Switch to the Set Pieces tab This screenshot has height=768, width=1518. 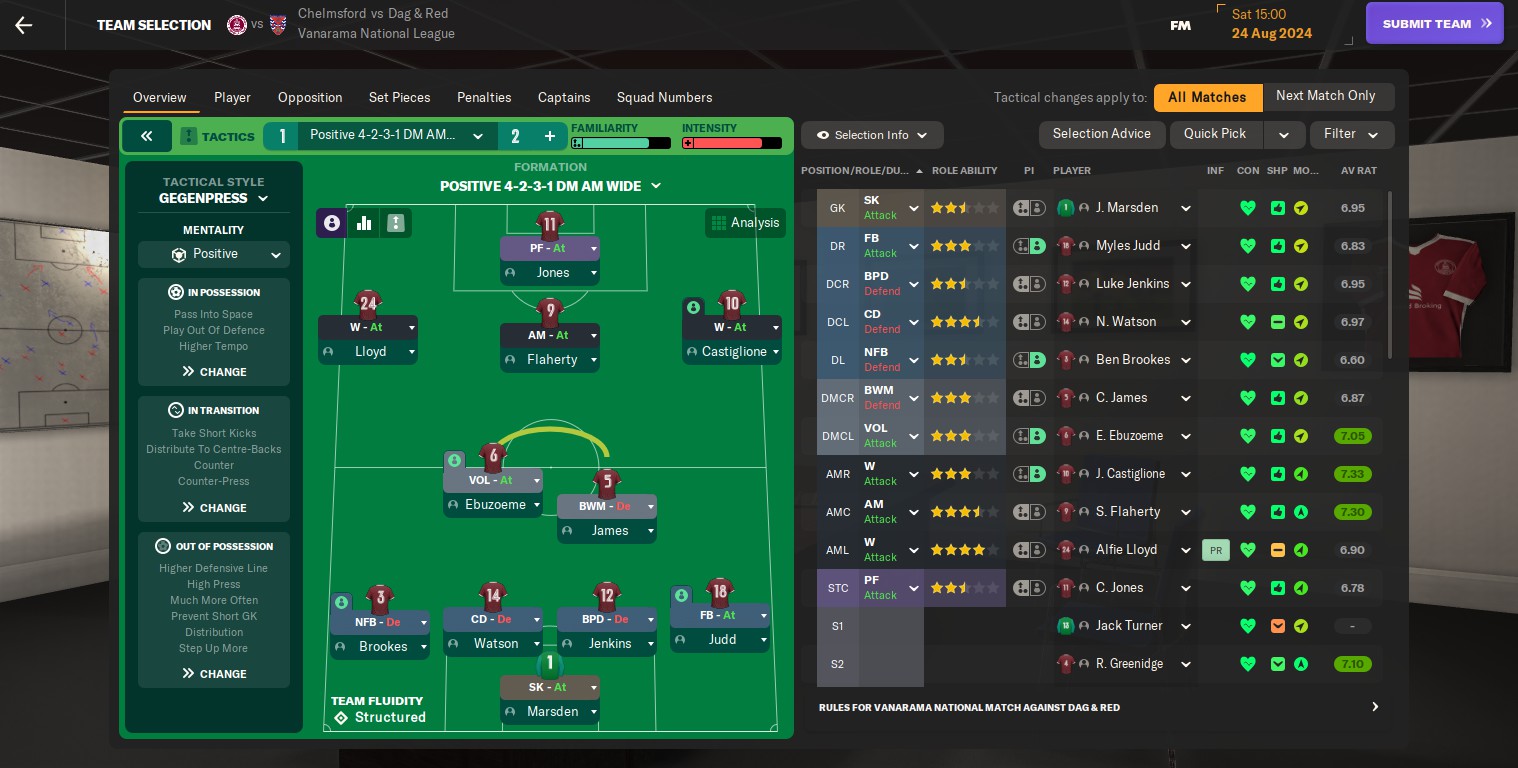tap(399, 97)
